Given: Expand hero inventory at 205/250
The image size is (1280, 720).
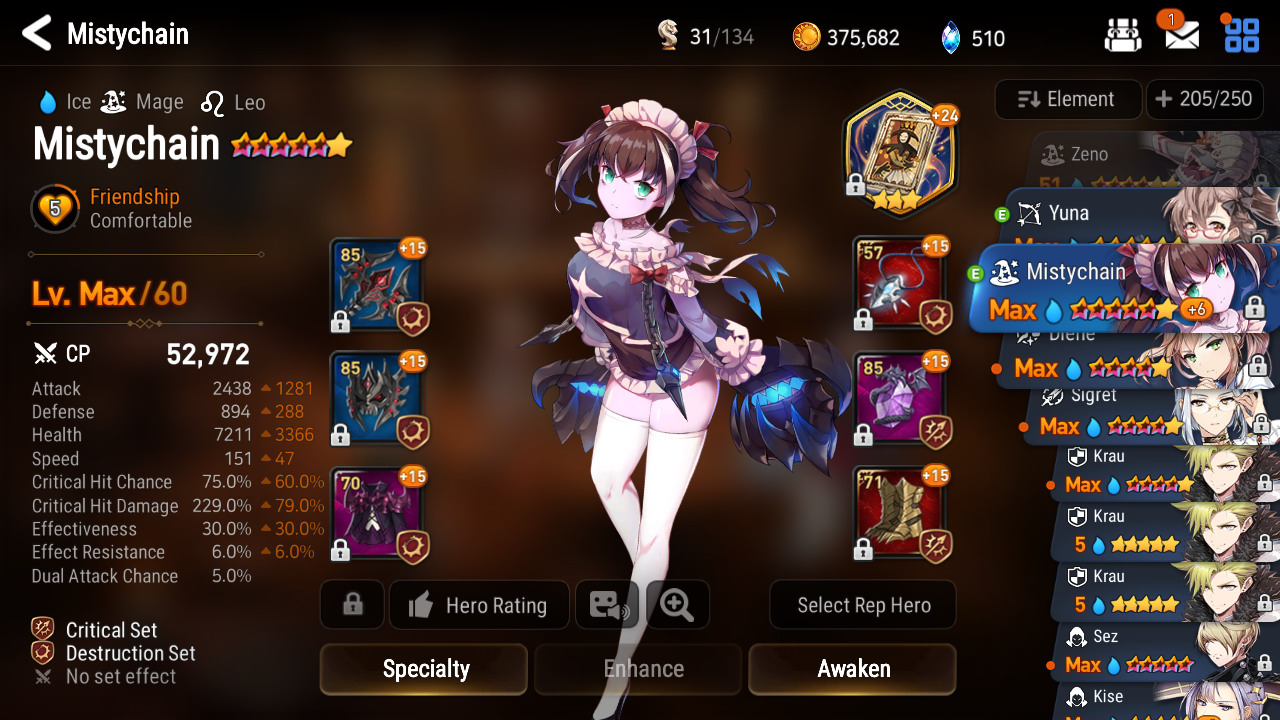Looking at the screenshot, I should pos(1203,99).
